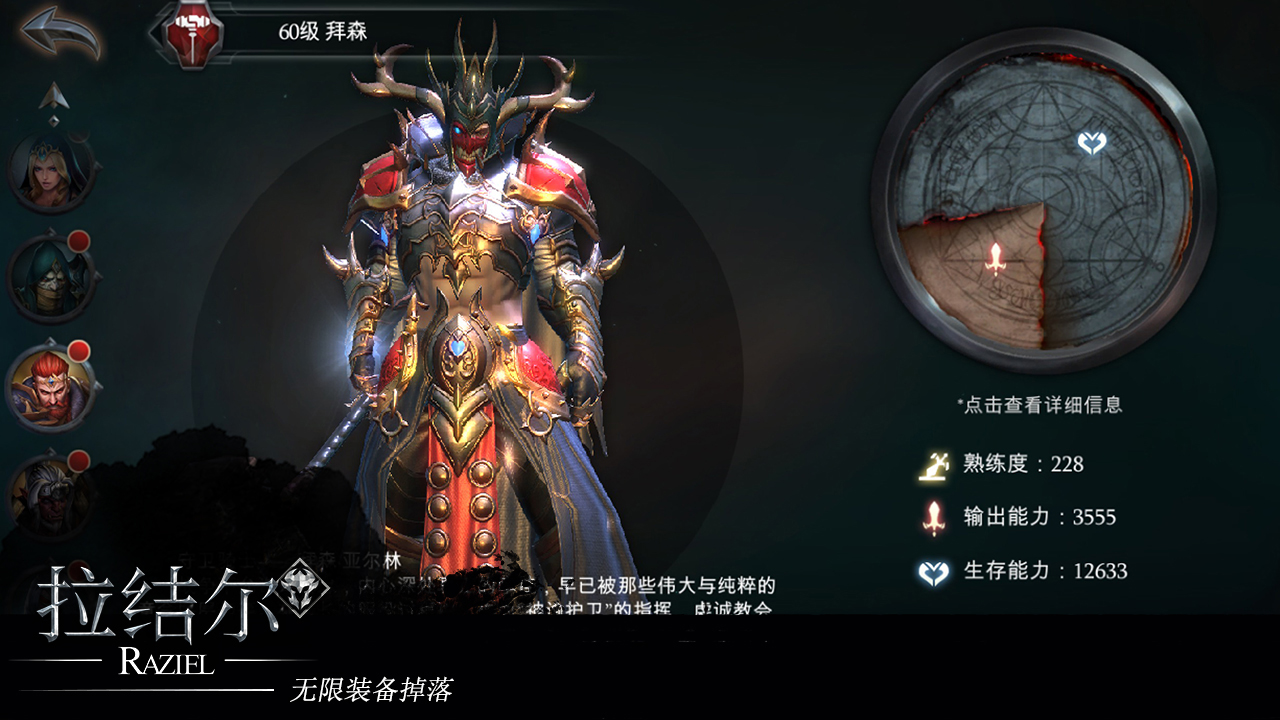Collapse the portrait sidebar chevron
The height and width of the screenshot is (720, 1280).
pos(55,118)
